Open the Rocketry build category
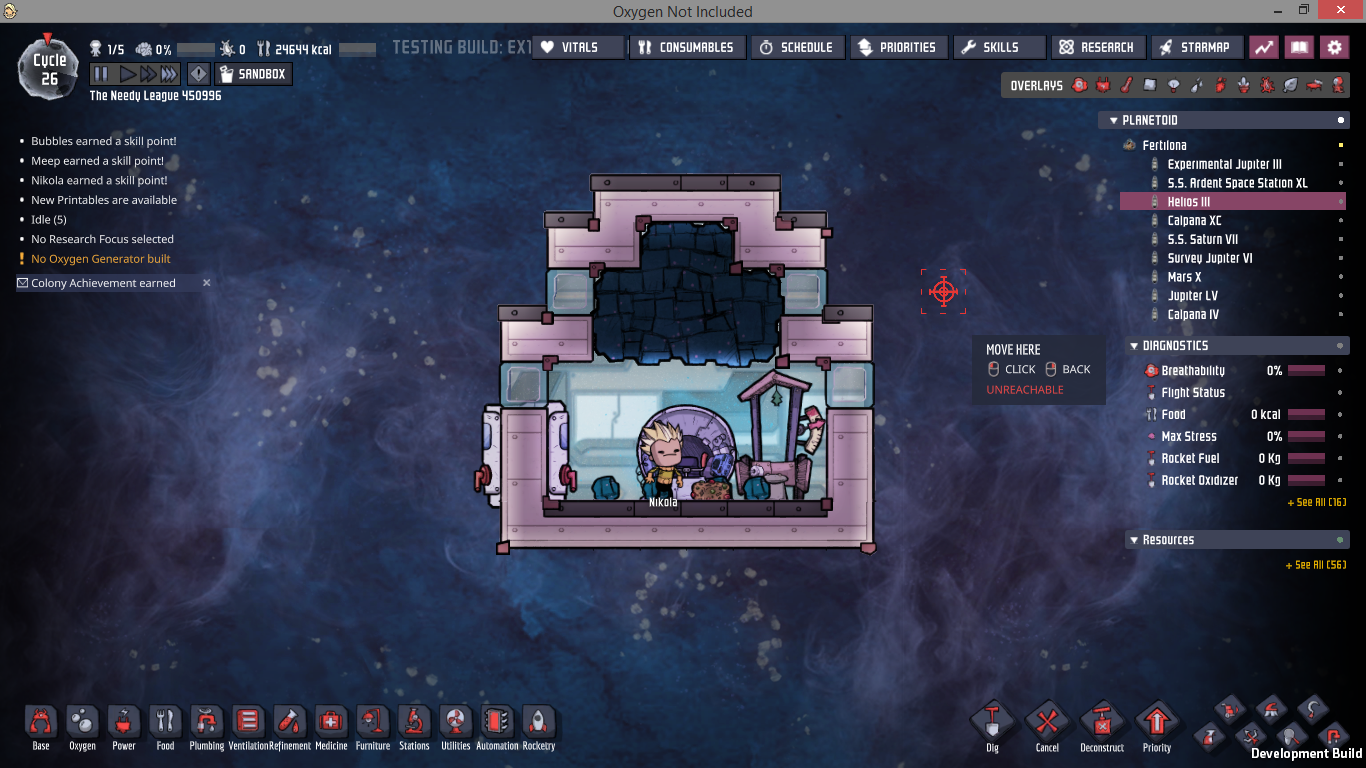 pyautogui.click(x=538, y=727)
